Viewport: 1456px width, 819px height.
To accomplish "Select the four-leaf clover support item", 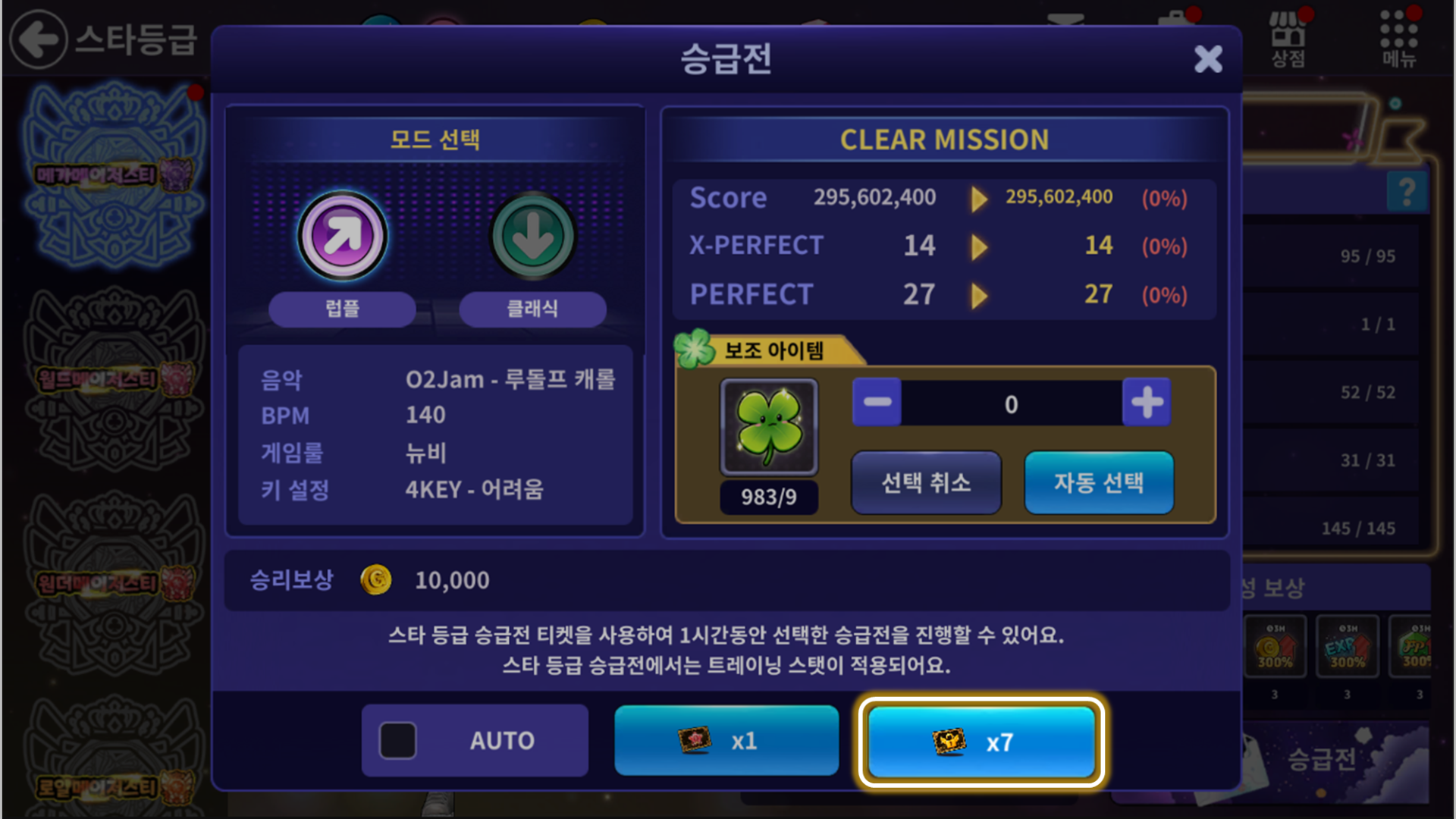I will (x=769, y=428).
